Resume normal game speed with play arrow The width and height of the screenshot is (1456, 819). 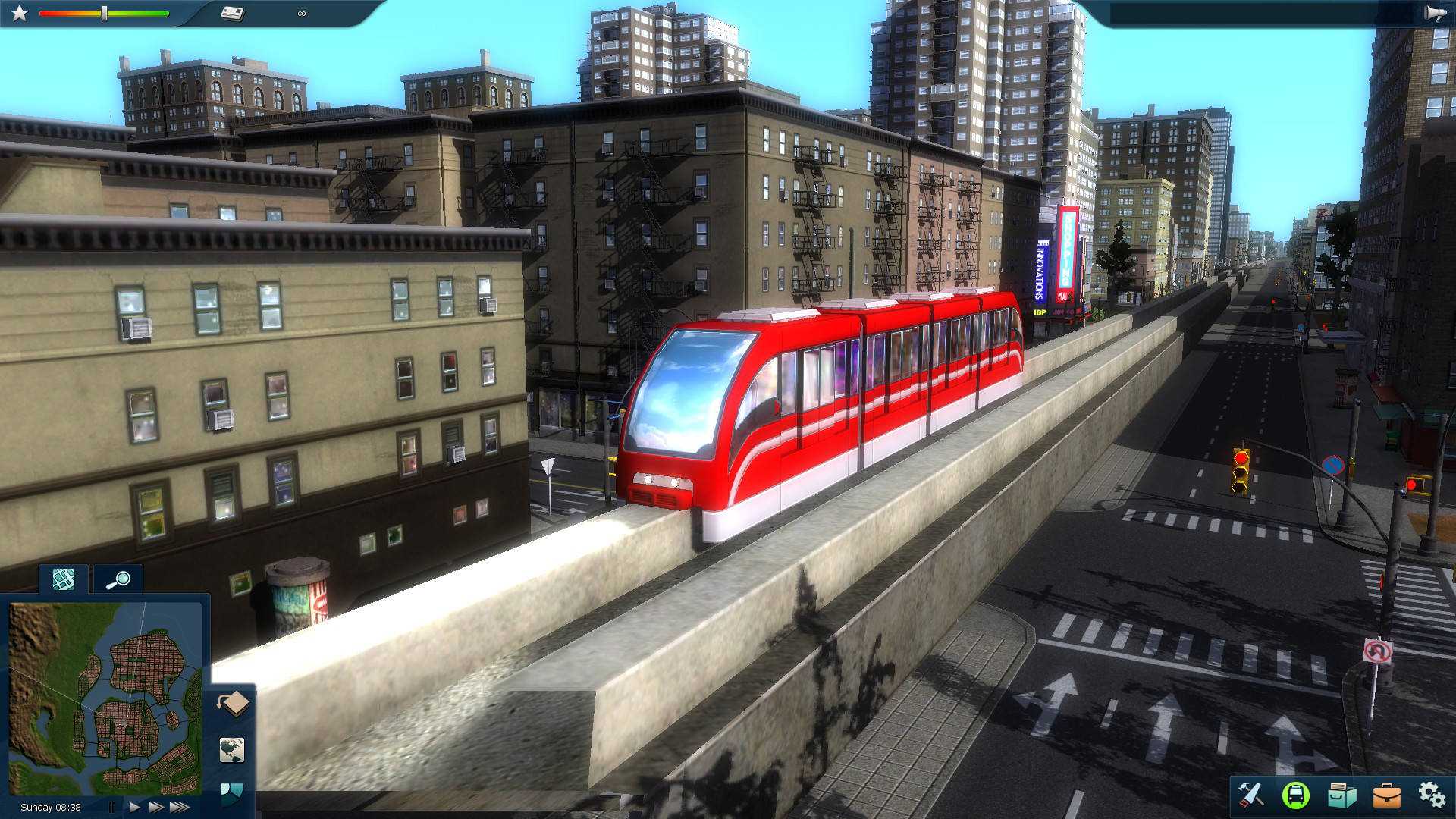pos(133,806)
